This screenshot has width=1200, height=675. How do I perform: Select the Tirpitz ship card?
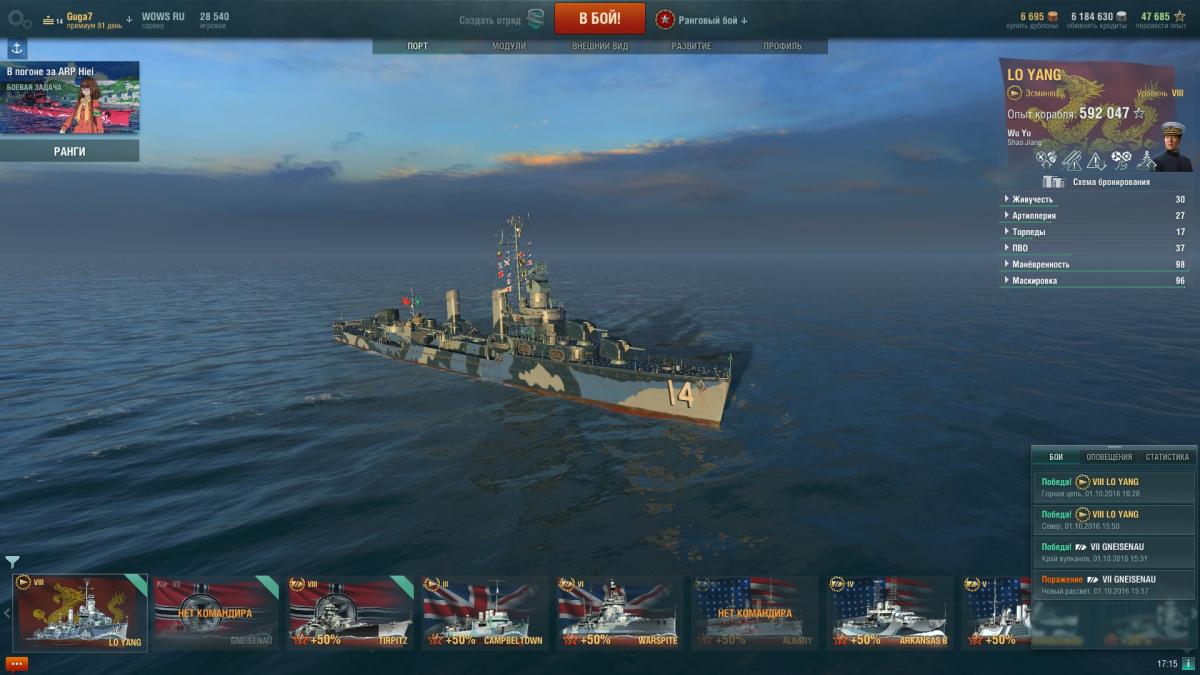click(350, 612)
